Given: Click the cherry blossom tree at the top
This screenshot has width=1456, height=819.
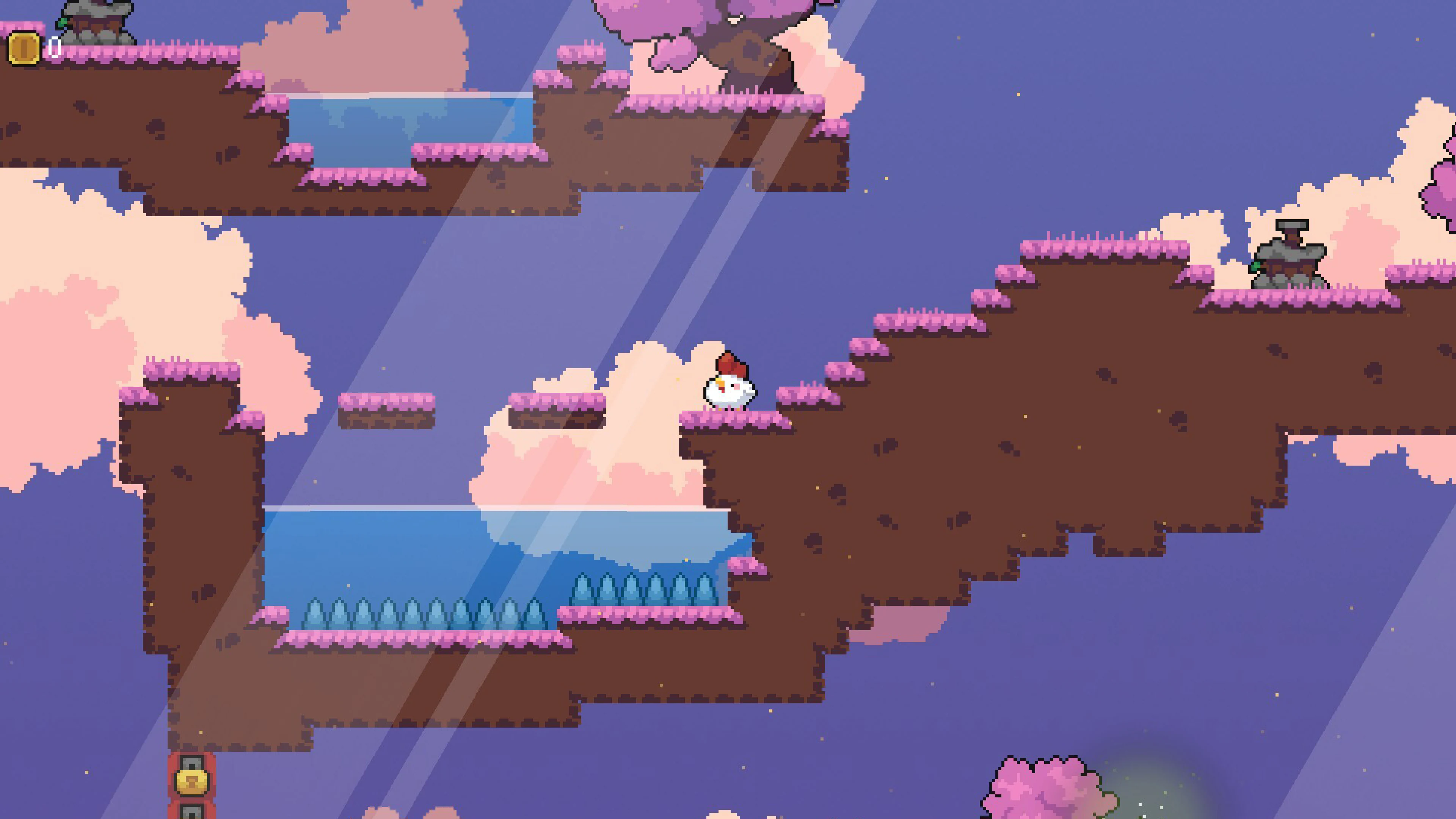Looking at the screenshot, I should click(x=678, y=17).
